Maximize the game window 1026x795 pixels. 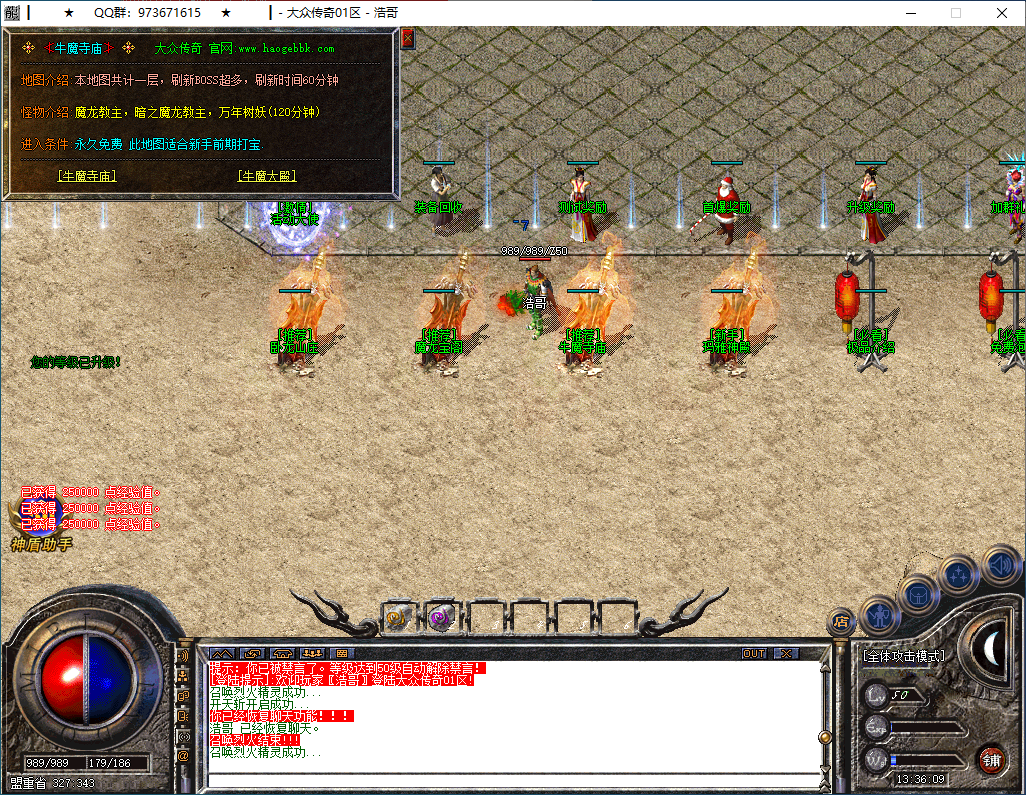[955, 13]
